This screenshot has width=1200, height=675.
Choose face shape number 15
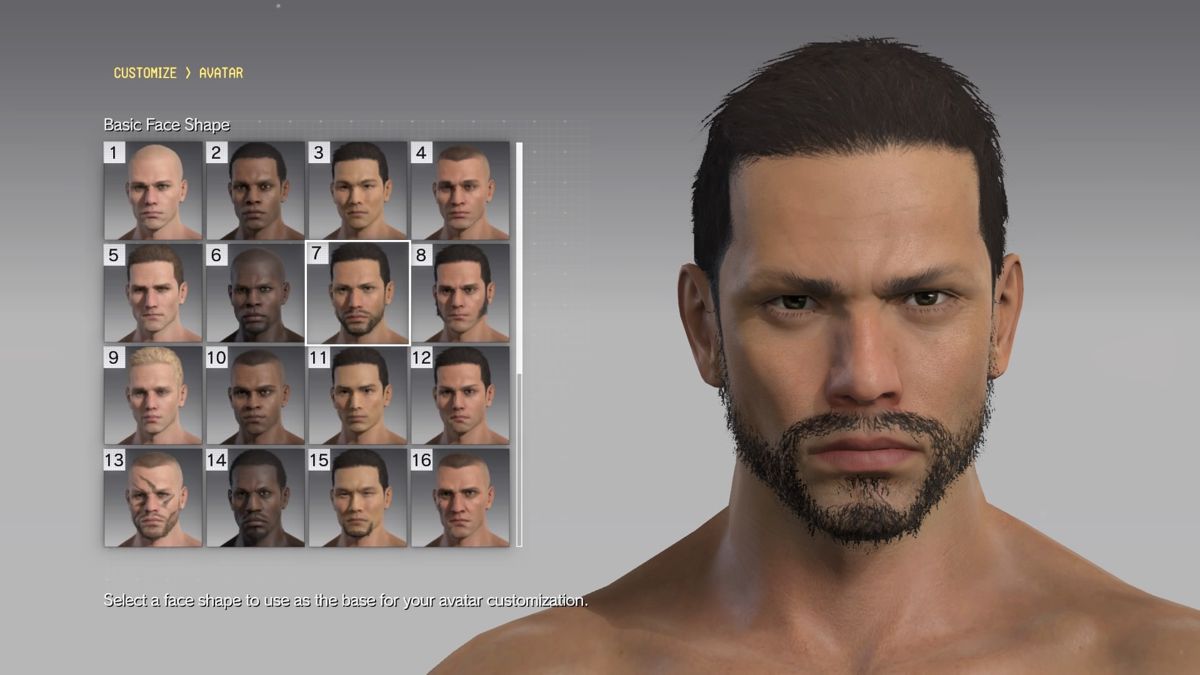[x=357, y=497]
